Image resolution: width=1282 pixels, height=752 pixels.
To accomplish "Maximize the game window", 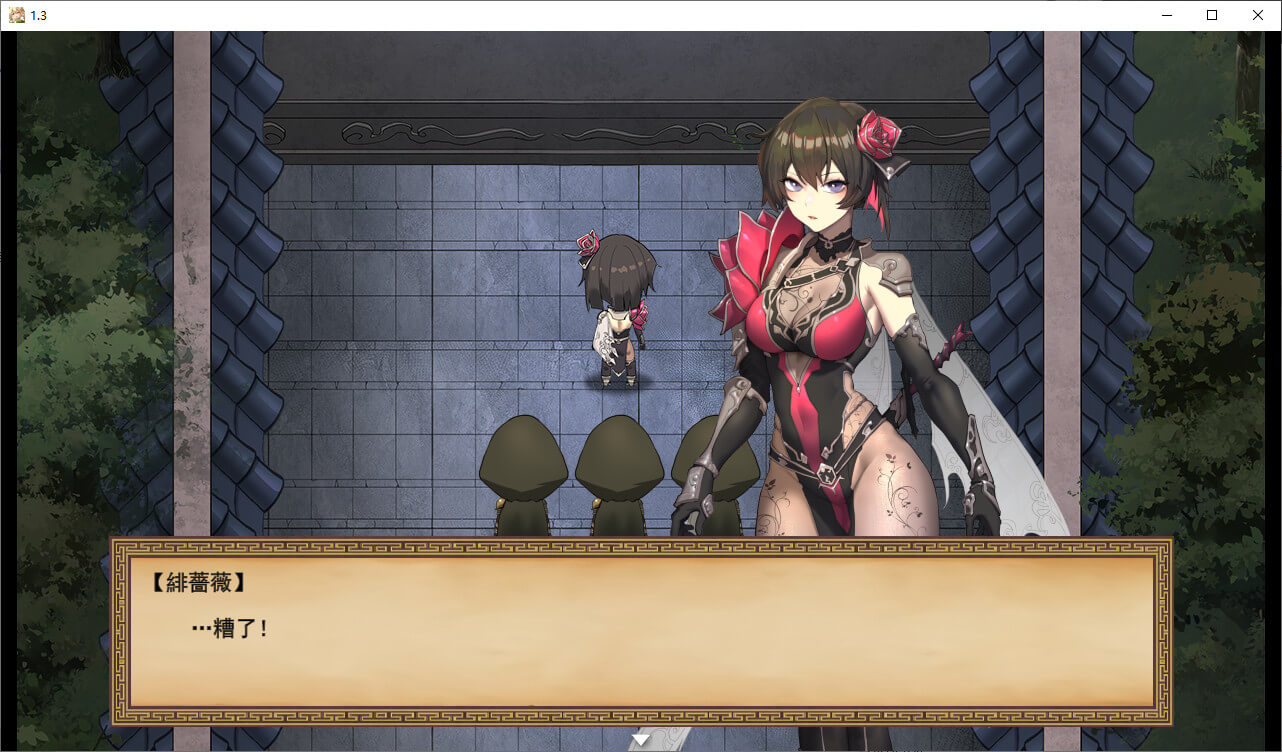I will [1212, 15].
